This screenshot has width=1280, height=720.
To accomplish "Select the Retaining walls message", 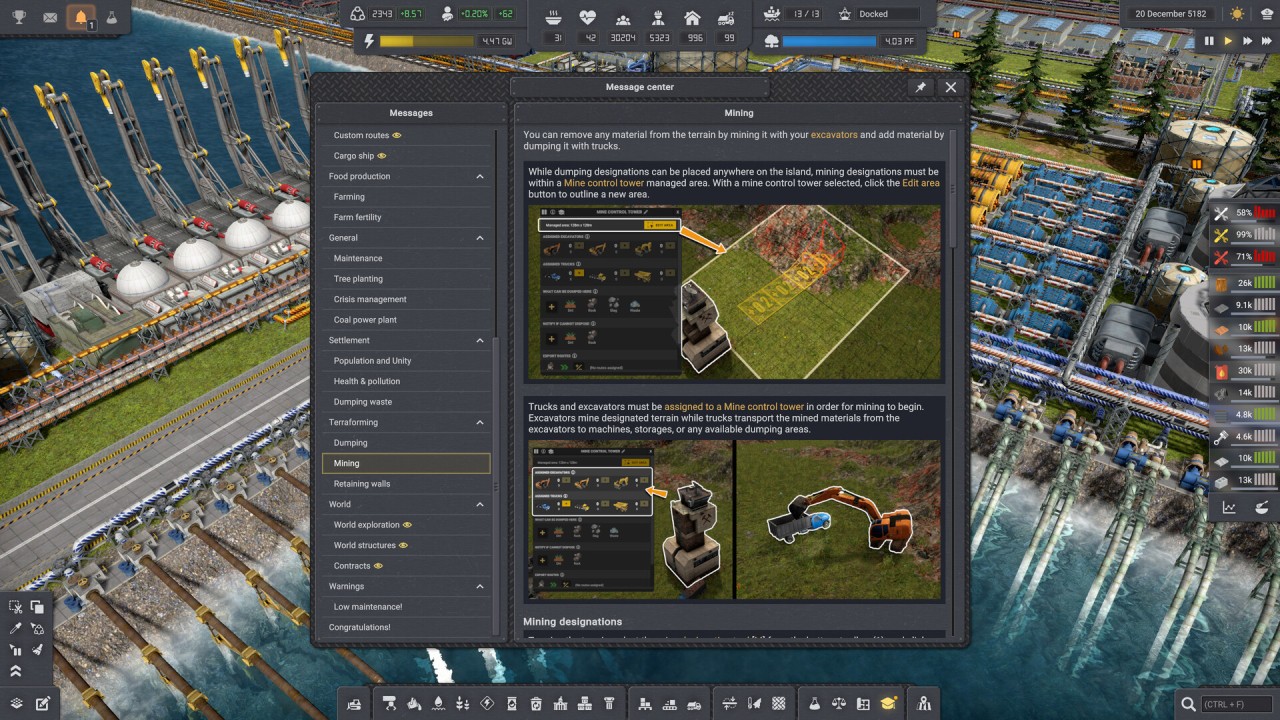I will click(x=362, y=484).
